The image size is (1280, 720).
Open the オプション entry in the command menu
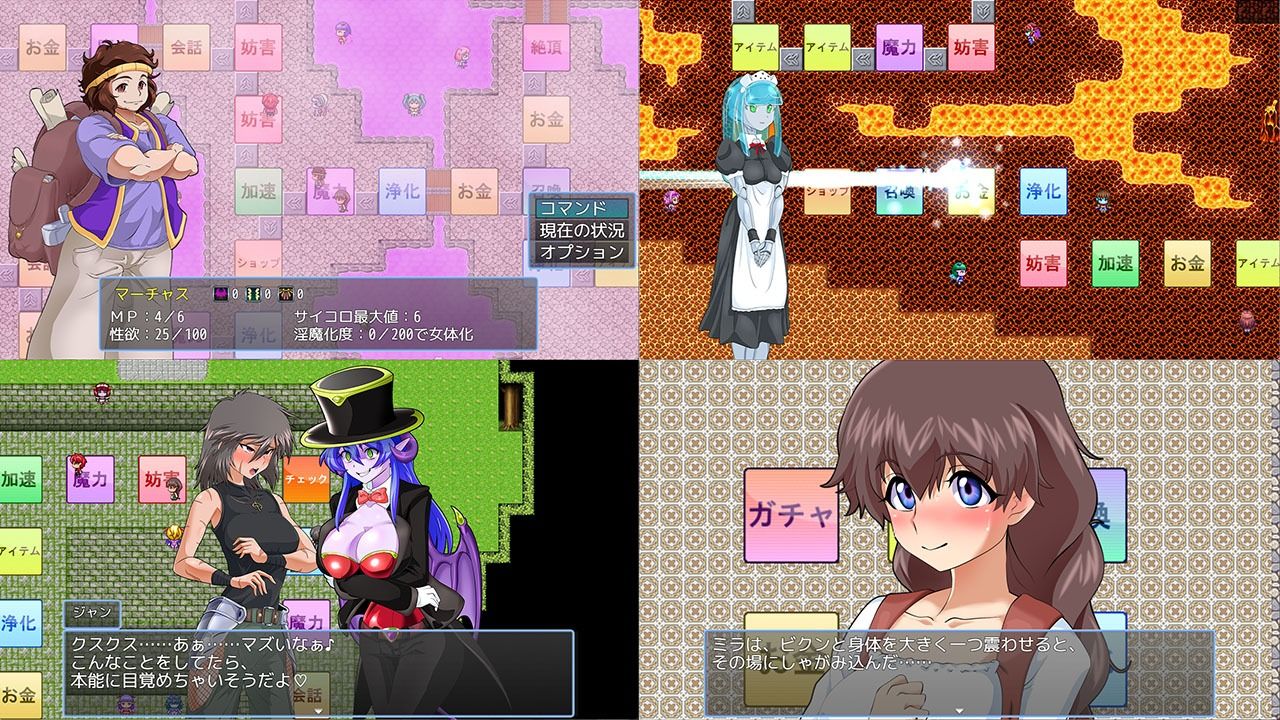coord(581,251)
